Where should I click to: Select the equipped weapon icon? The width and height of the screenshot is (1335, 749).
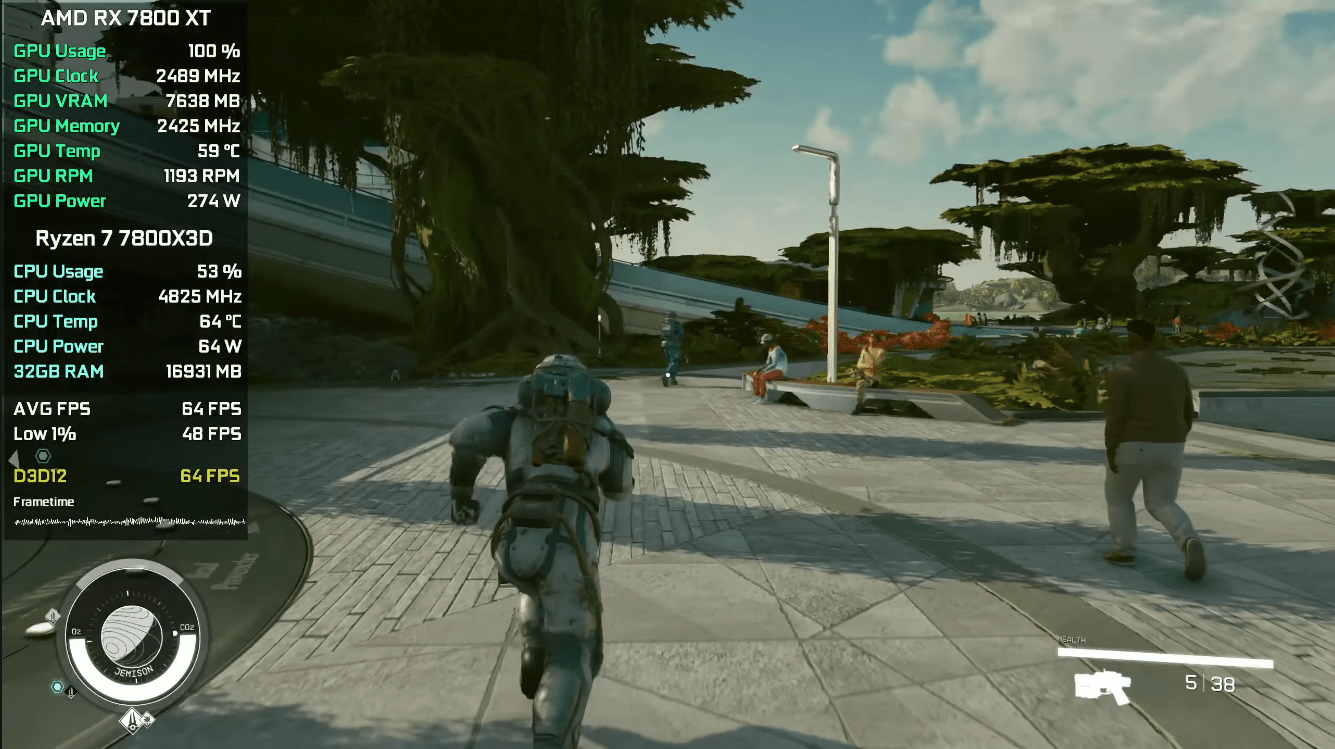pos(1102,687)
